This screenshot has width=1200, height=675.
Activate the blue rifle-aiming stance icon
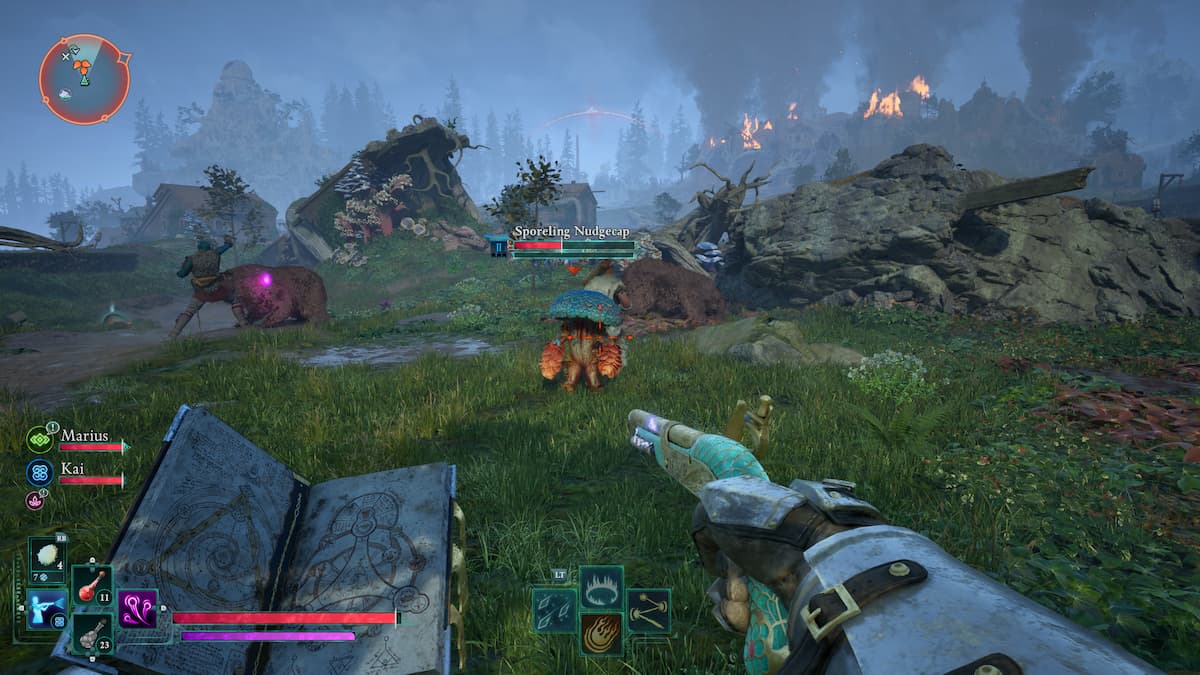[47, 609]
